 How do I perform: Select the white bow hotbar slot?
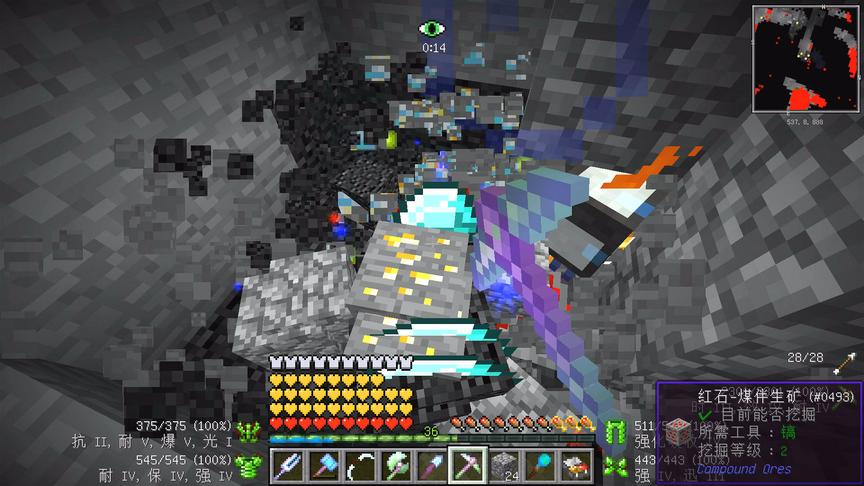point(360,465)
